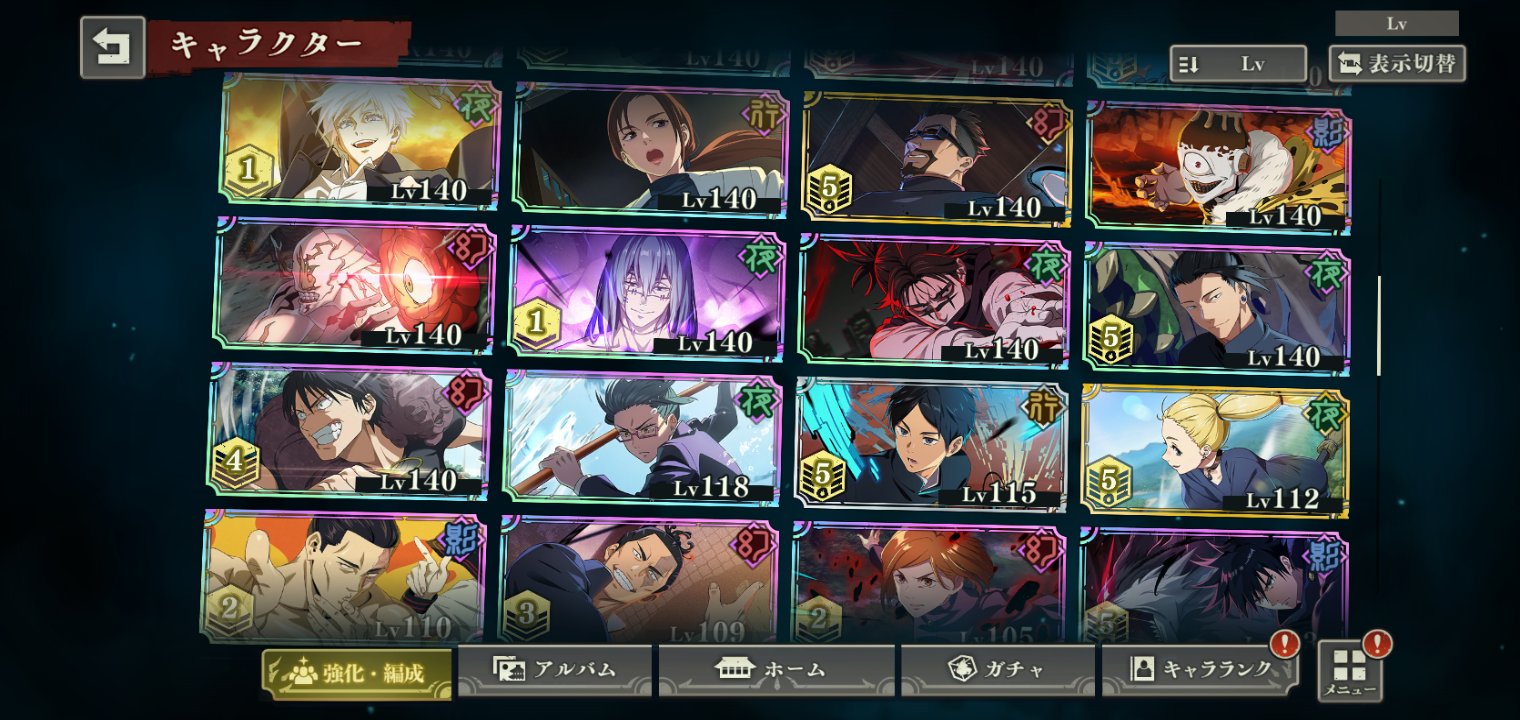Screen dimensions: 1520x720
Task: Select the white-haired laughing character card
Action: [x=360, y=142]
